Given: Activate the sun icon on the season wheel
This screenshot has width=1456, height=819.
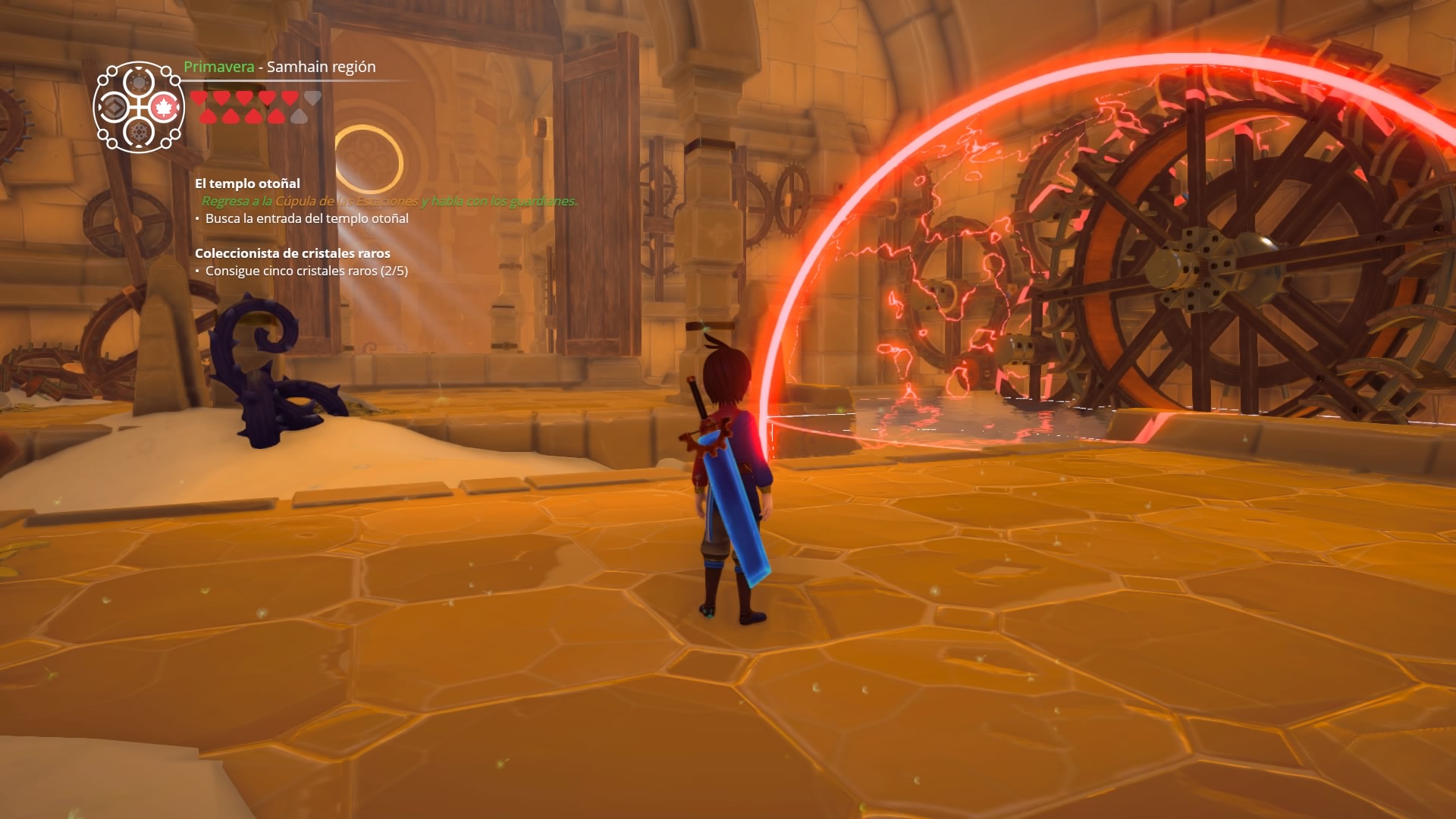Looking at the screenshot, I should (140, 83).
